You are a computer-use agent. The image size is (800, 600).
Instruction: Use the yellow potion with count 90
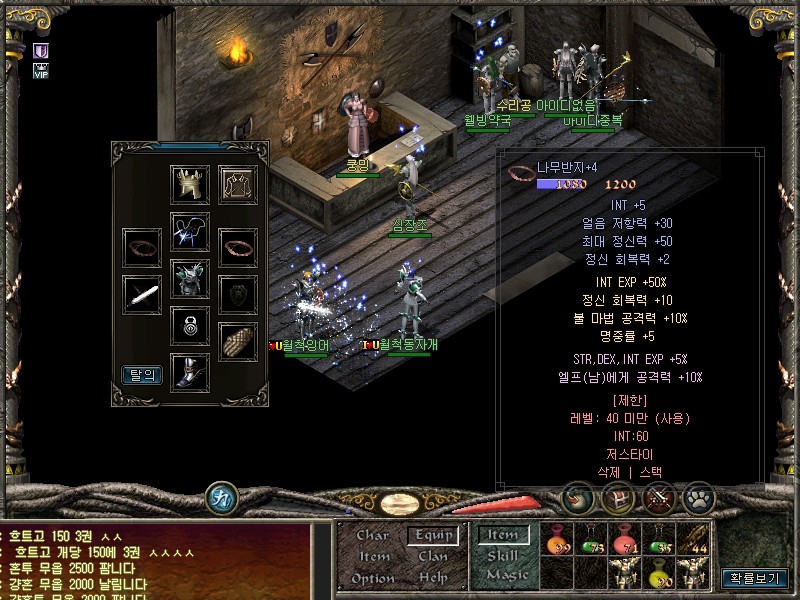[x=660, y=574]
